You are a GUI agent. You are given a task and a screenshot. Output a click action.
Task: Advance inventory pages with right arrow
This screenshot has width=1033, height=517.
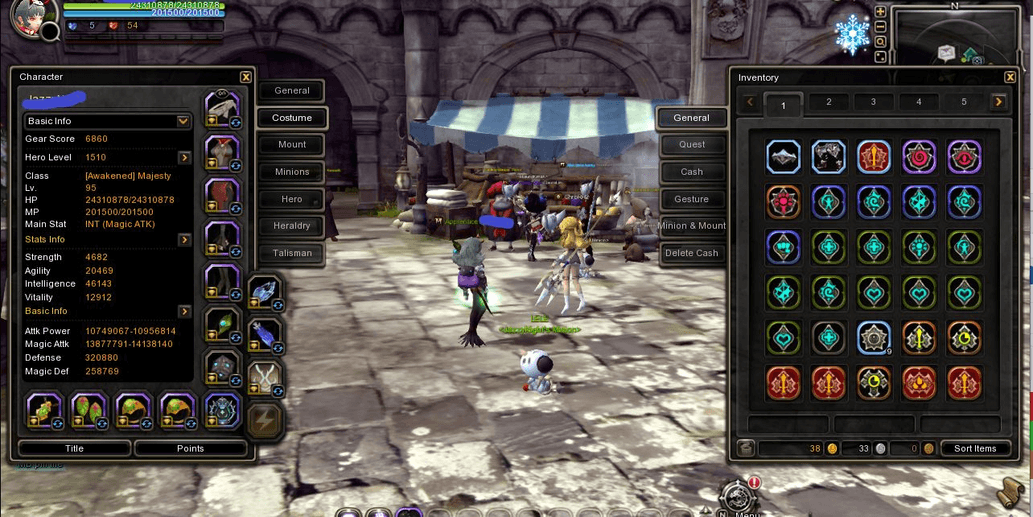(998, 102)
